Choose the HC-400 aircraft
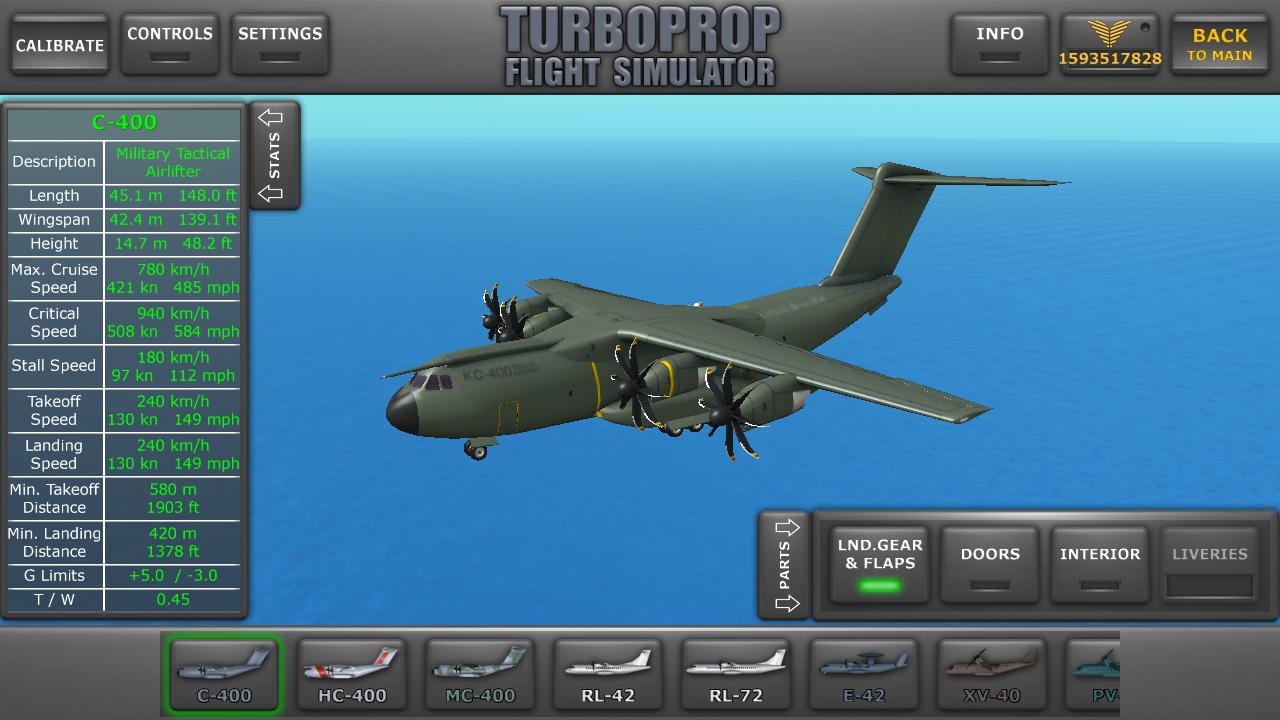 click(x=352, y=675)
